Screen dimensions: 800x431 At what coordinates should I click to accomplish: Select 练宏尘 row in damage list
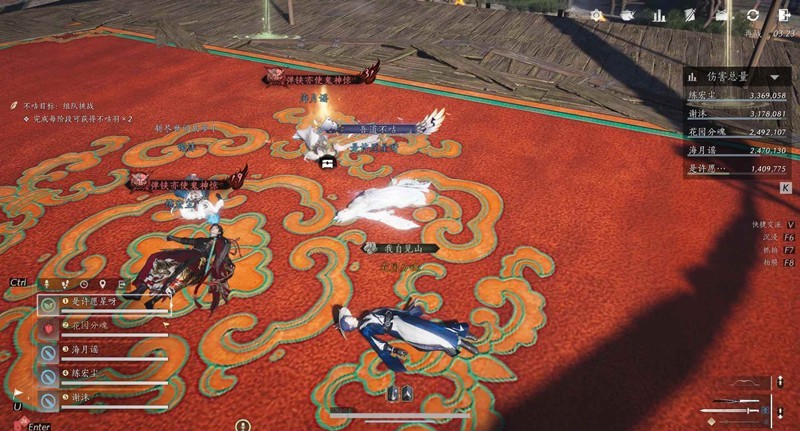(737, 96)
